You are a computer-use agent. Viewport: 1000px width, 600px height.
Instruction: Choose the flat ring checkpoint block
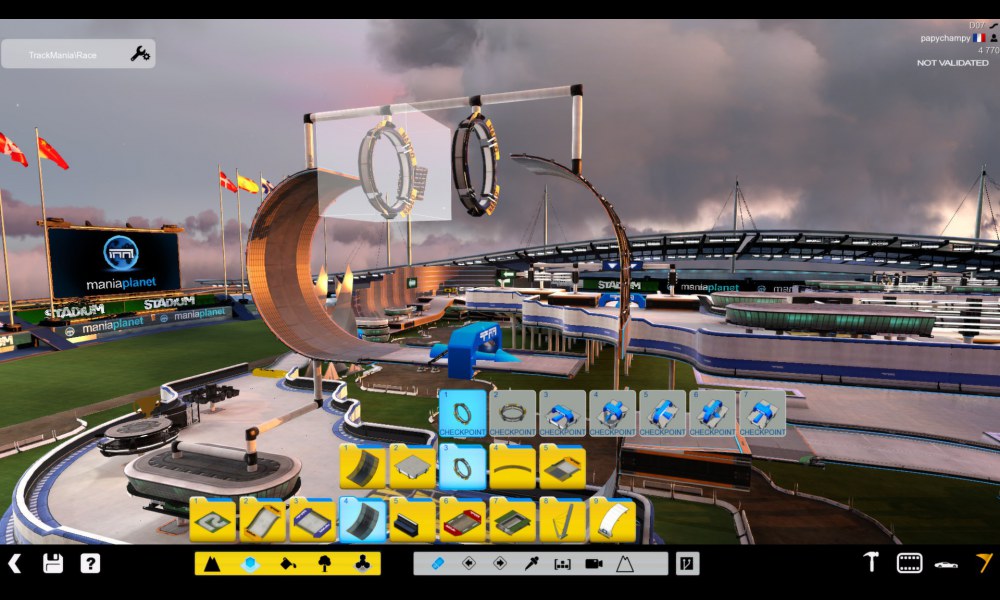pos(512,414)
